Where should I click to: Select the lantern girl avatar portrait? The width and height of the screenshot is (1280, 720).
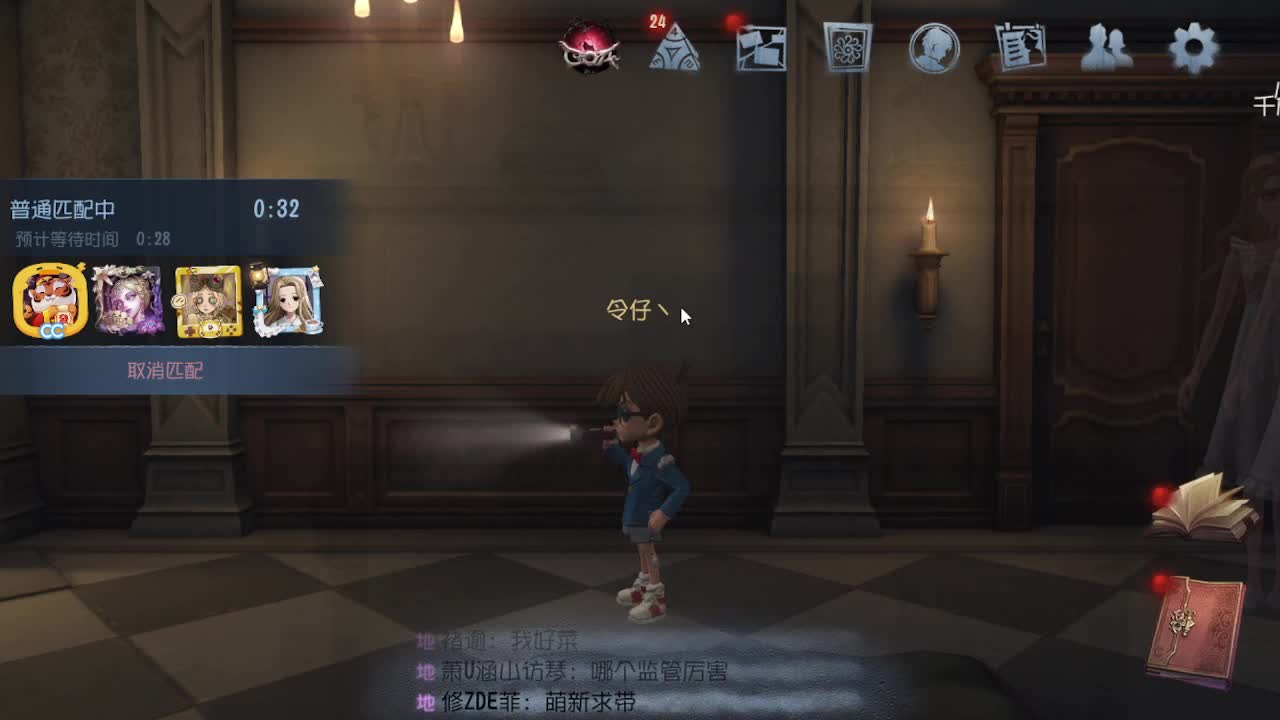[x=288, y=301]
